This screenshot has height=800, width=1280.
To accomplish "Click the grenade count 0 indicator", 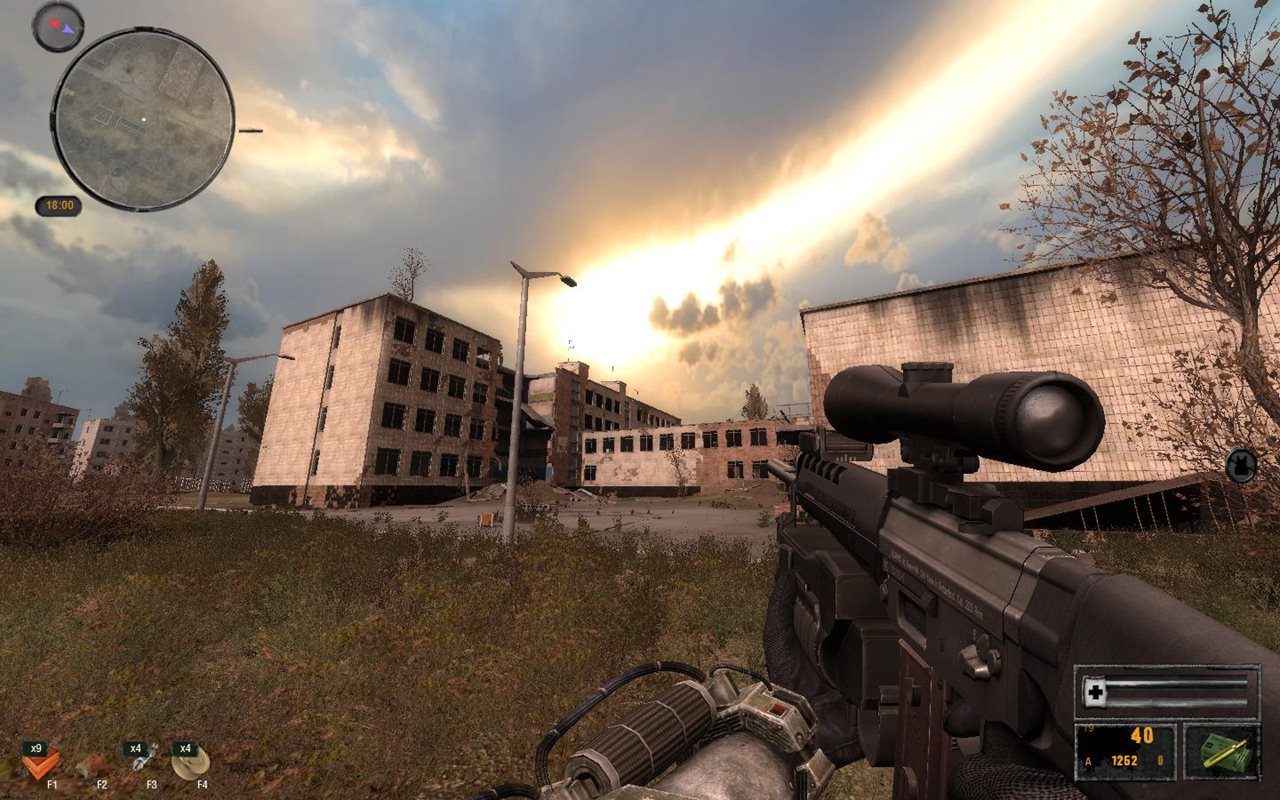I will click(1160, 758).
